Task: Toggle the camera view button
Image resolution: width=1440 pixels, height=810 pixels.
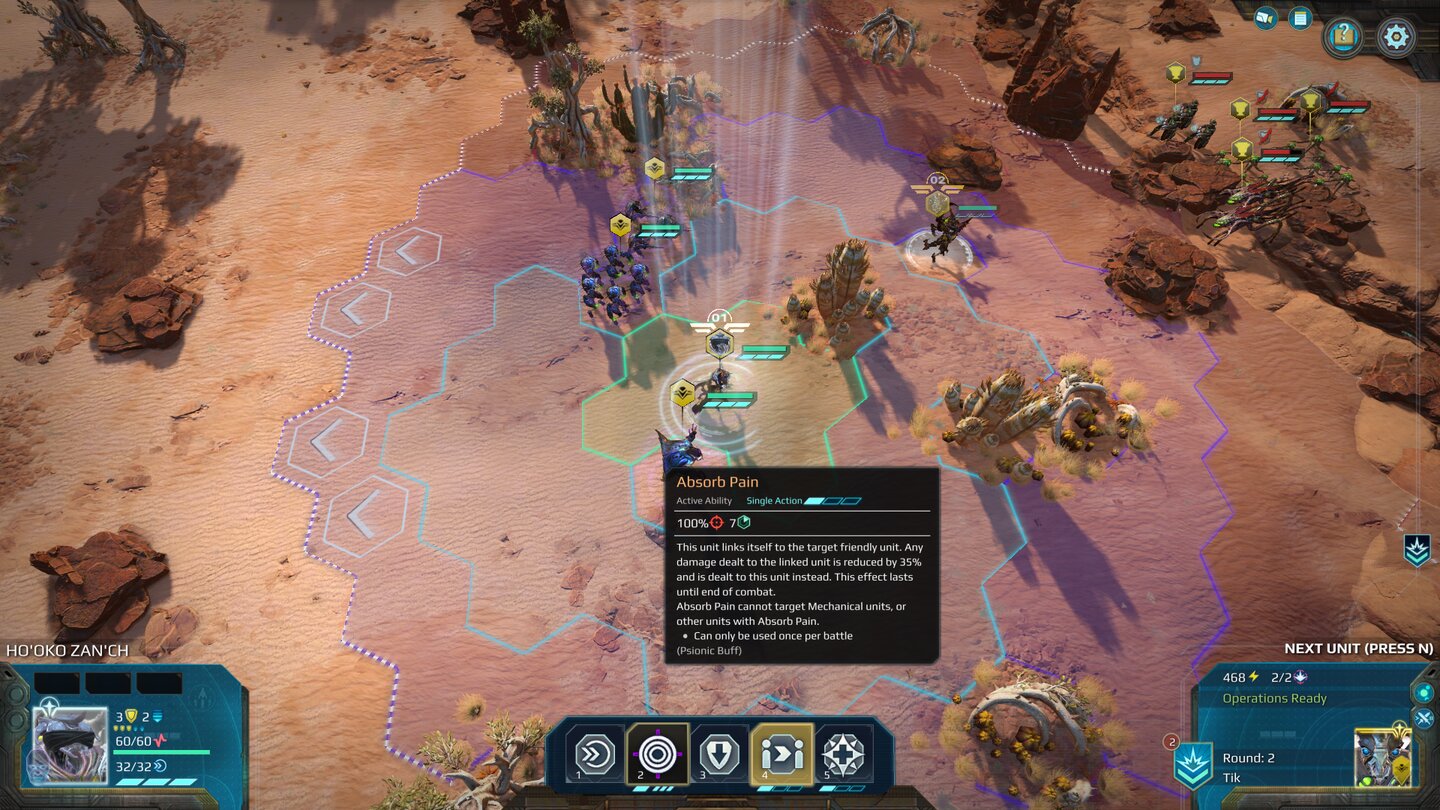Action: (x=1265, y=18)
